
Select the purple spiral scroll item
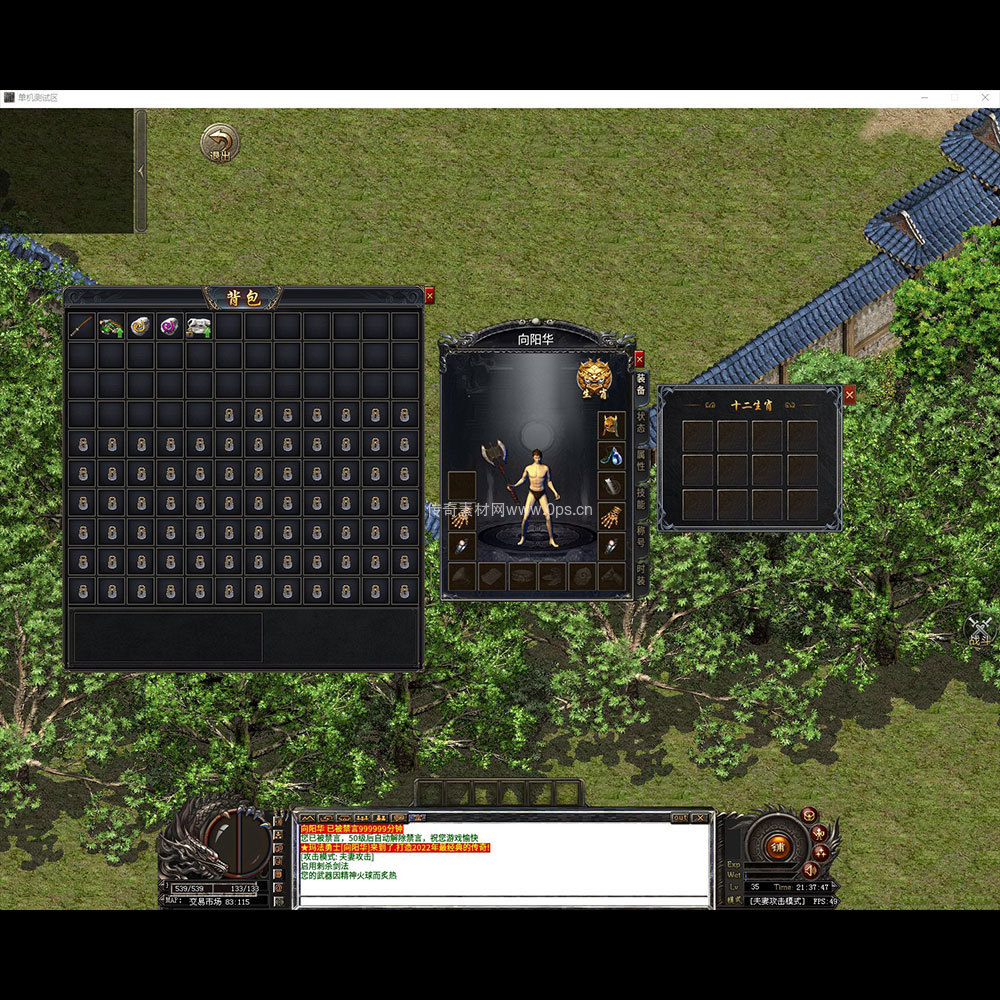tap(169, 326)
